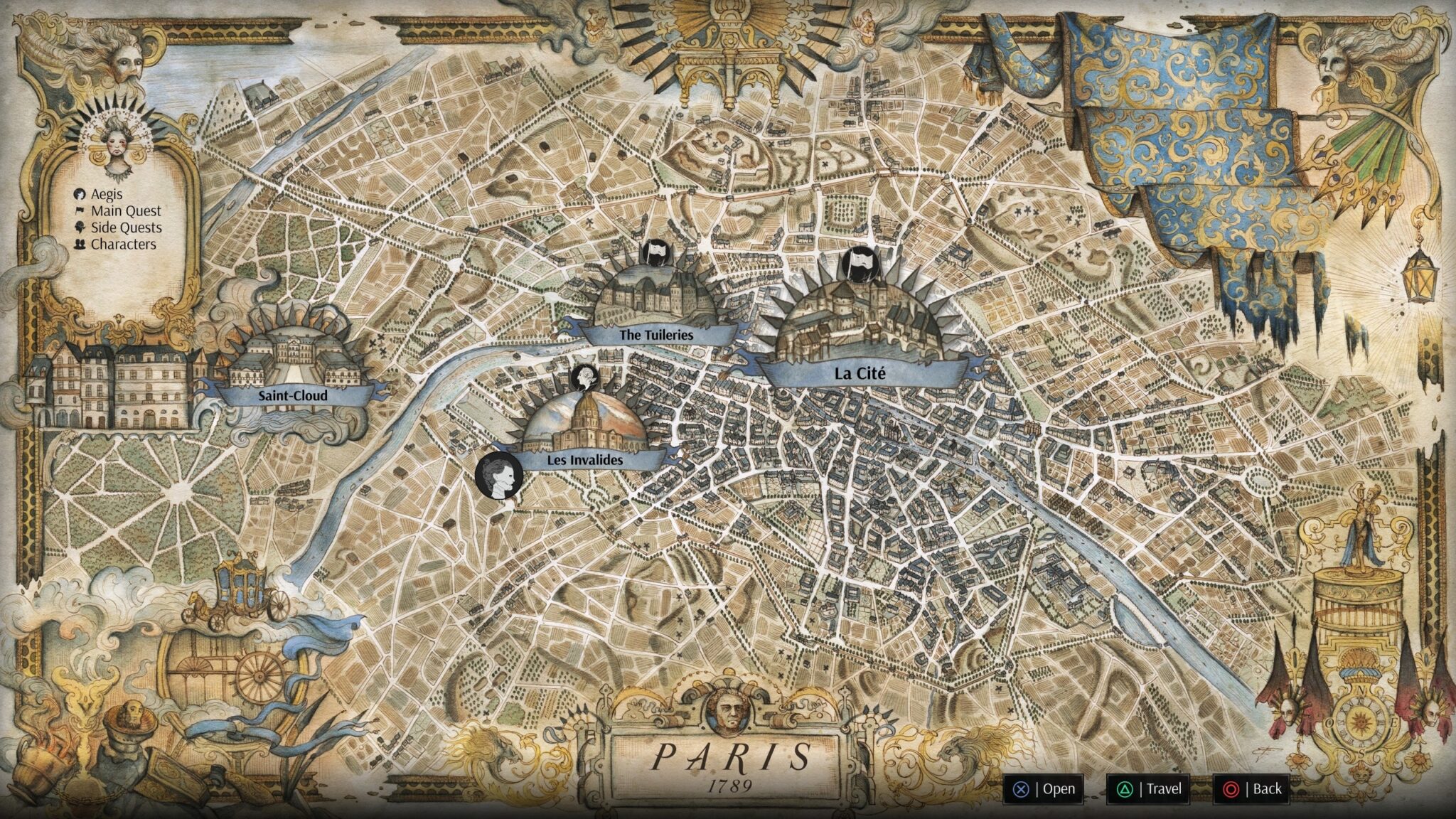Viewport: 1456px width, 819px height.
Task: Click Aegis's portrait marker beside Les Invalides
Action: pos(498,475)
